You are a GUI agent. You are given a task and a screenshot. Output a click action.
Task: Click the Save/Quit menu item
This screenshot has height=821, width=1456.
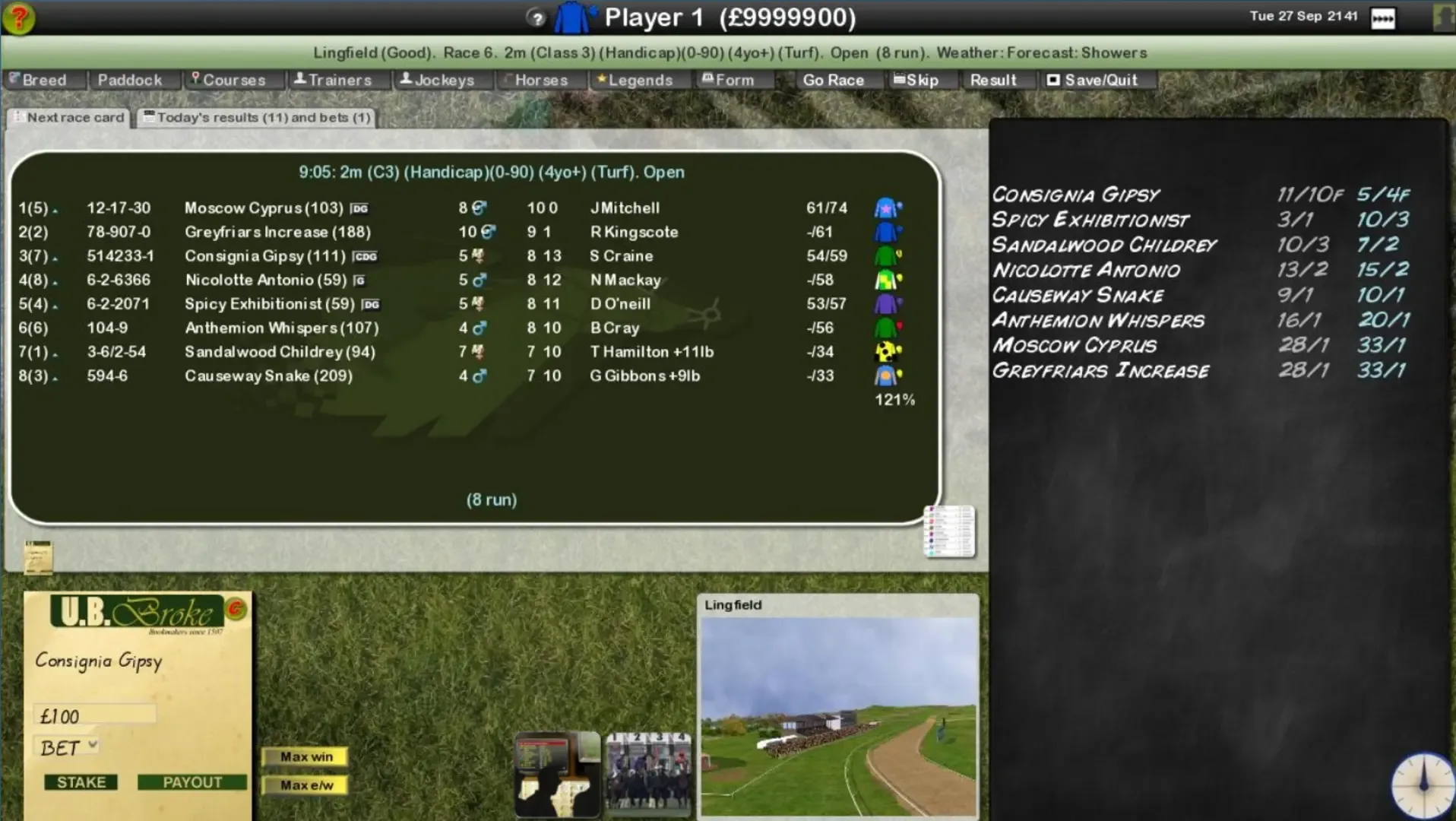coord(1097,79)
